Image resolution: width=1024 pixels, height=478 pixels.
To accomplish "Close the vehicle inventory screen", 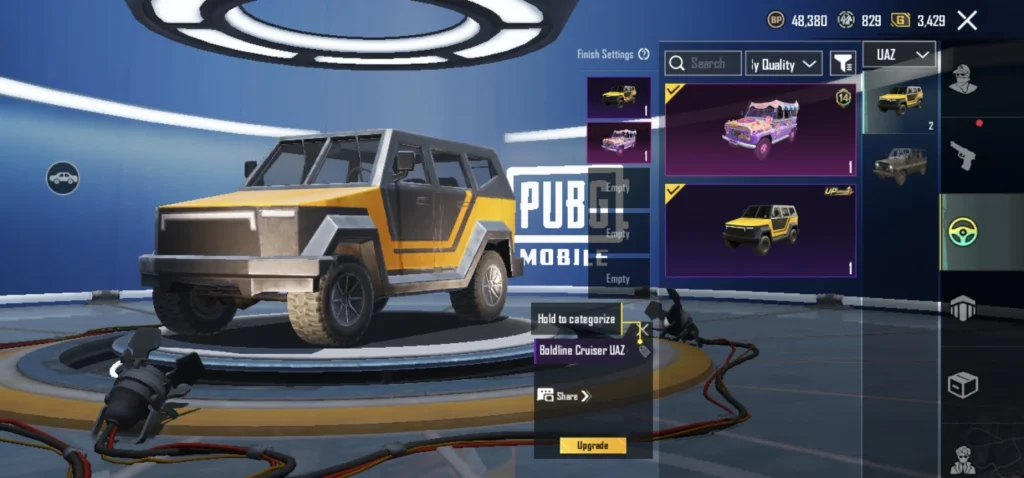I will 967,20.
